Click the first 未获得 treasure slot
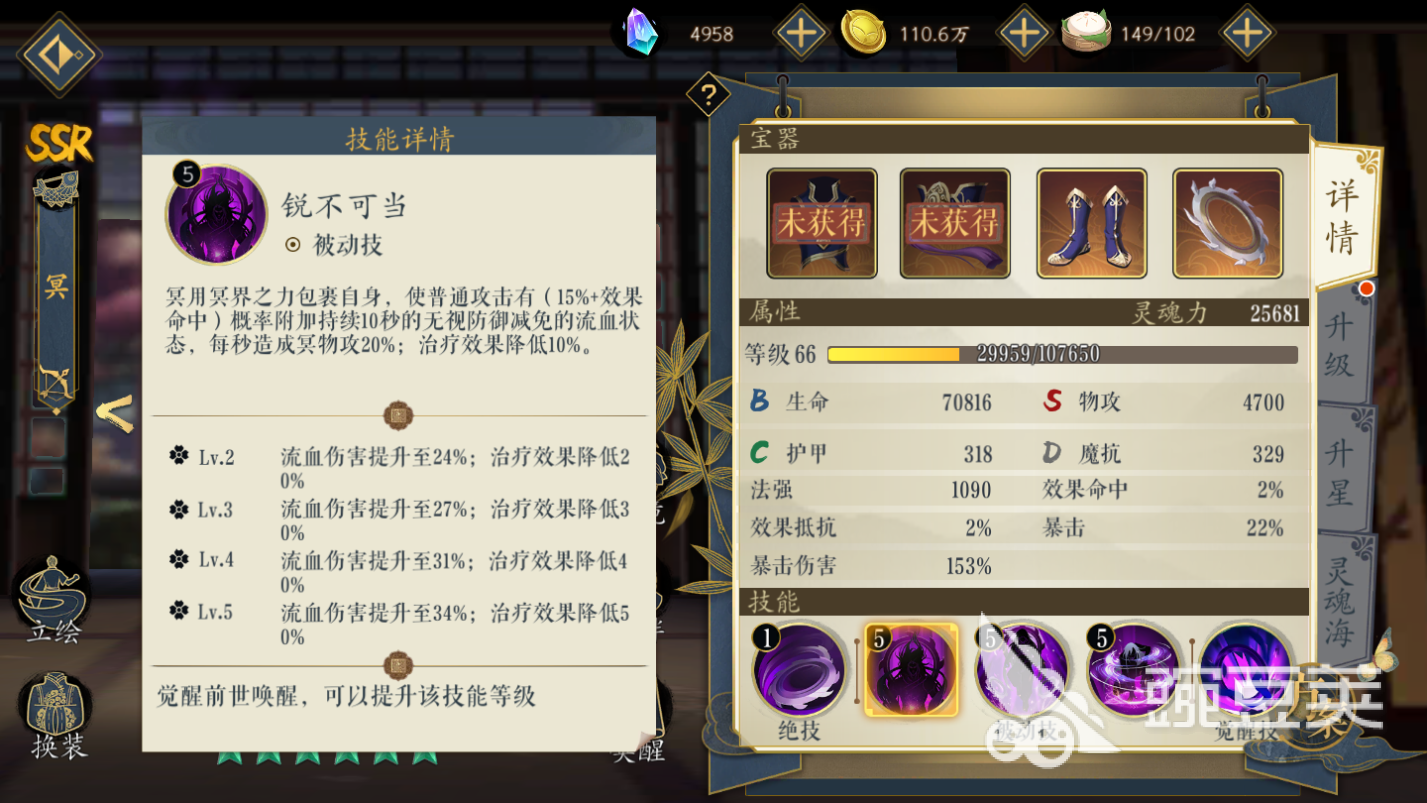 pyautogui.click(x=822, y=222)
